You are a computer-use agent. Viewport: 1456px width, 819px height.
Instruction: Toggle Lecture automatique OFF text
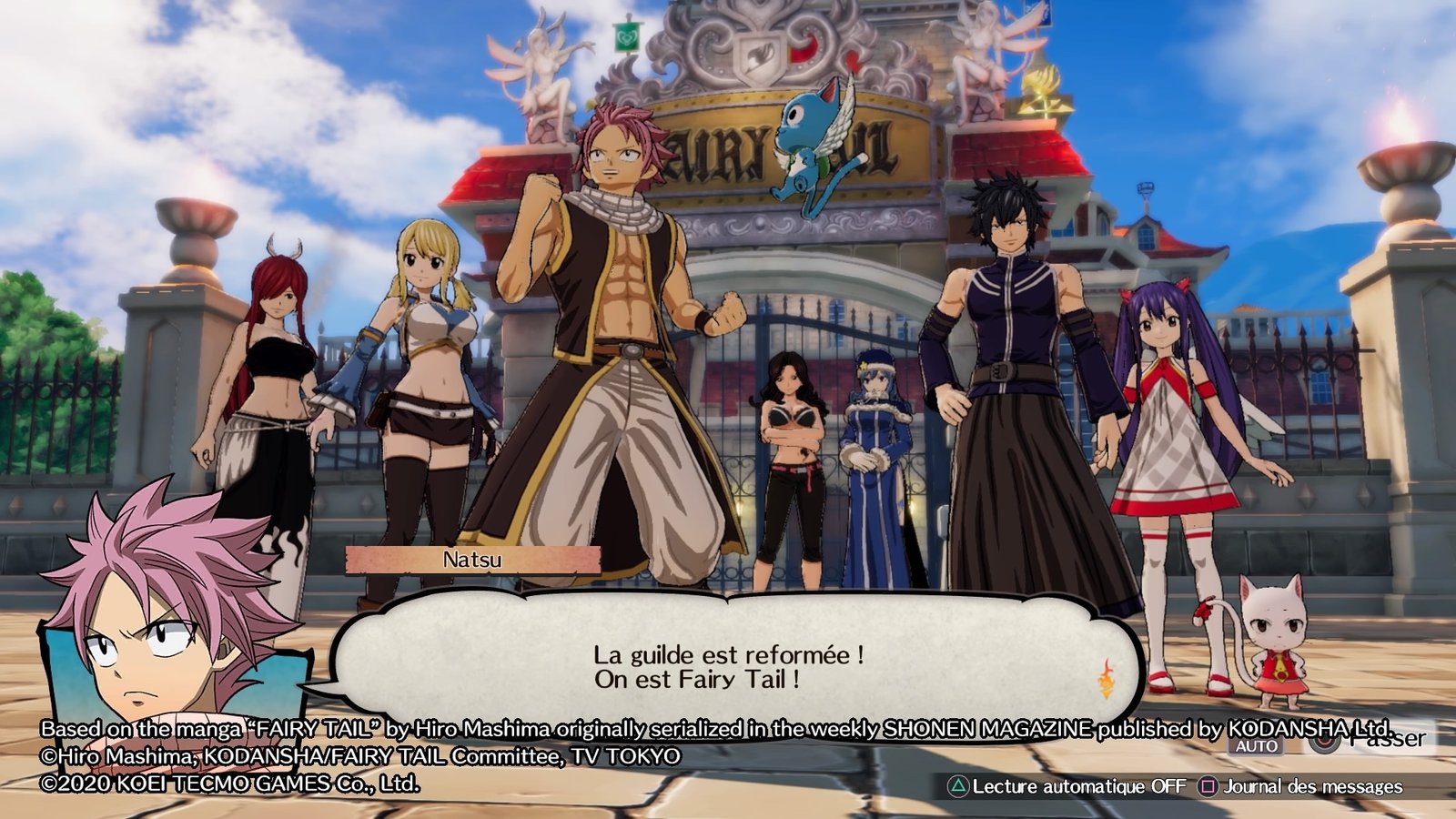pyautogui.click(x=1078, y=786)
